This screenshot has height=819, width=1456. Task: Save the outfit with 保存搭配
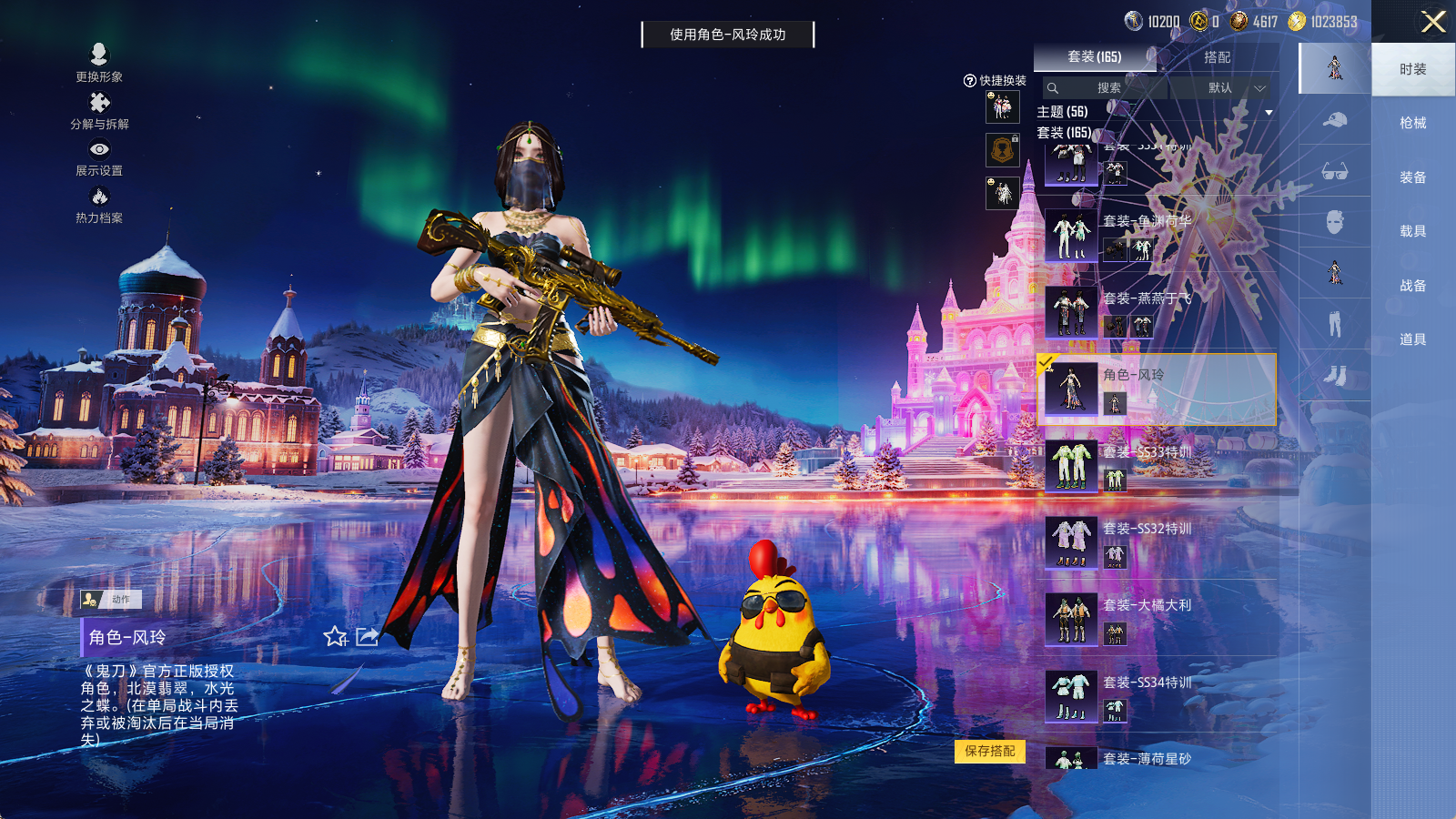pyautogui.click(x=989, y=752)
